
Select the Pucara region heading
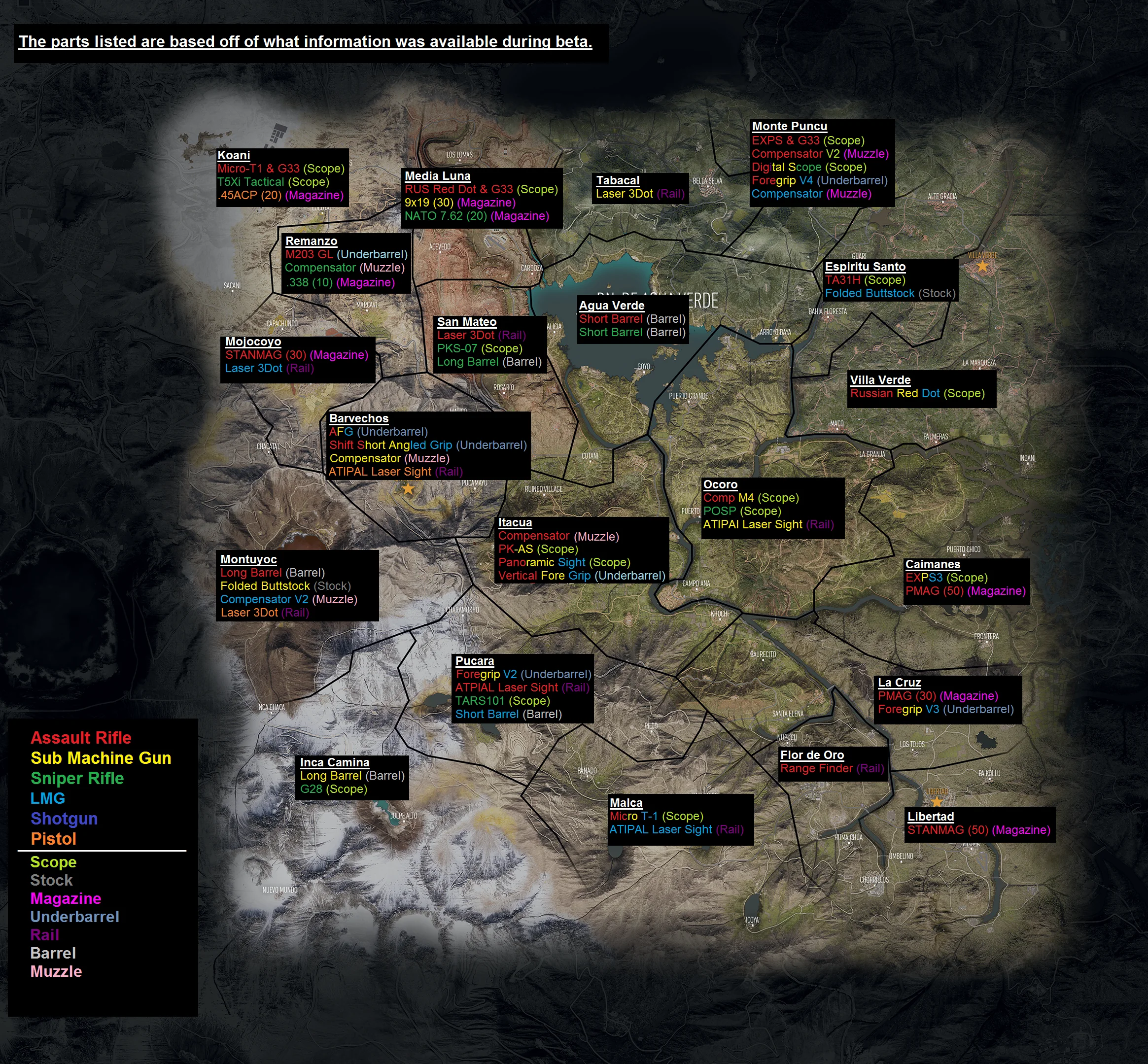tap(474, 661)
